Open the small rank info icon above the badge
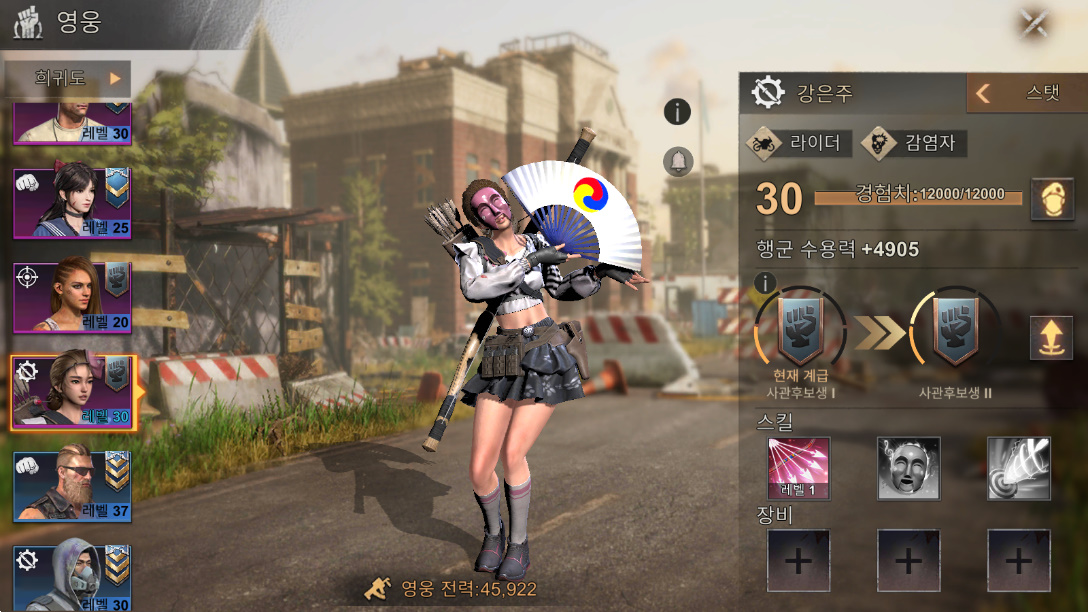The image size is (1088, 612). 766,283
